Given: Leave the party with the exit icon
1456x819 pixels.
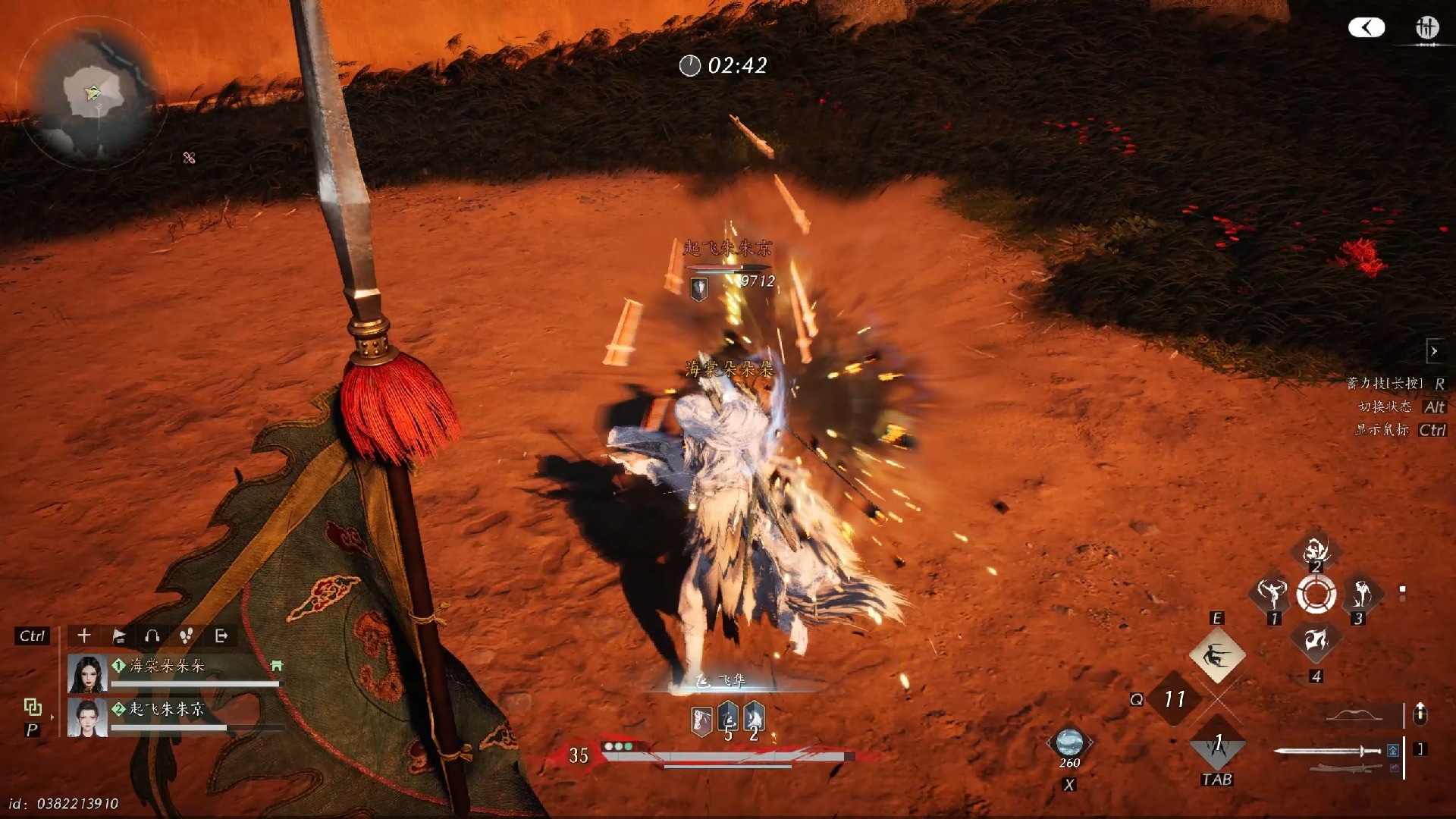Looking at the screenshot, I should pyautogui.click(x=221, y=635).
